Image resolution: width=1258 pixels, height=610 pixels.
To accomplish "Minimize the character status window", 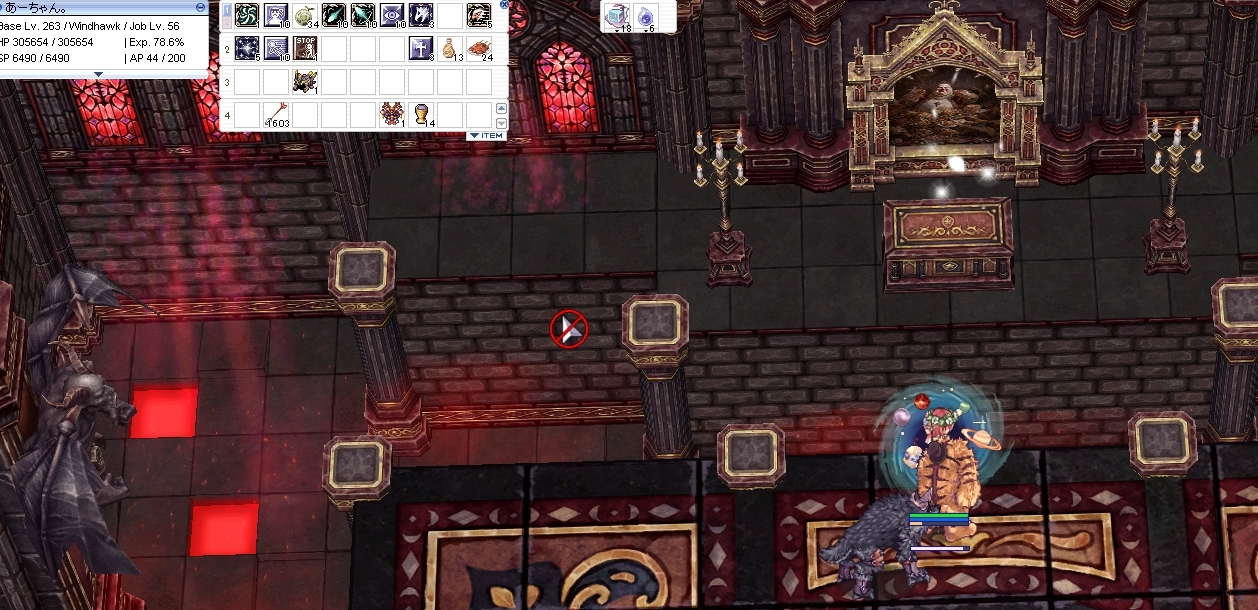I will [x=201, y=7].
